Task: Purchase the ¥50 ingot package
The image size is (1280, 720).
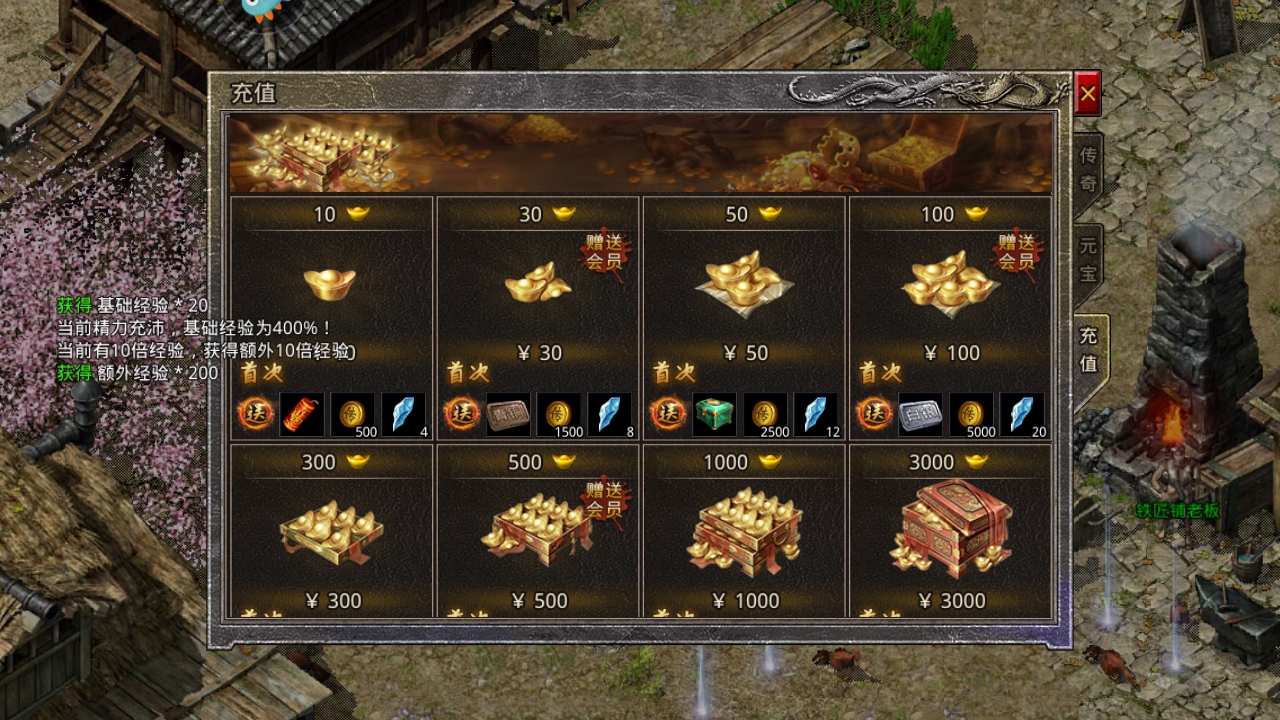Action: [x=744, y=285]
